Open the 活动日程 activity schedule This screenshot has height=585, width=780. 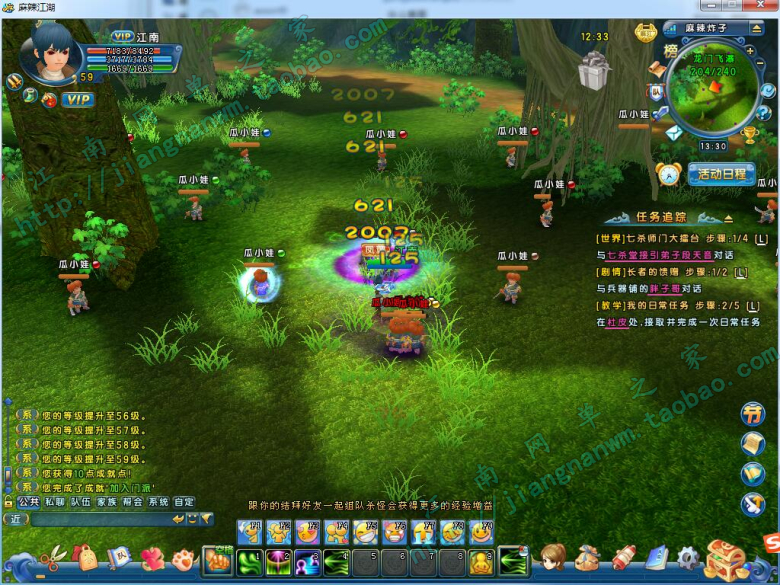coord(722,174)
